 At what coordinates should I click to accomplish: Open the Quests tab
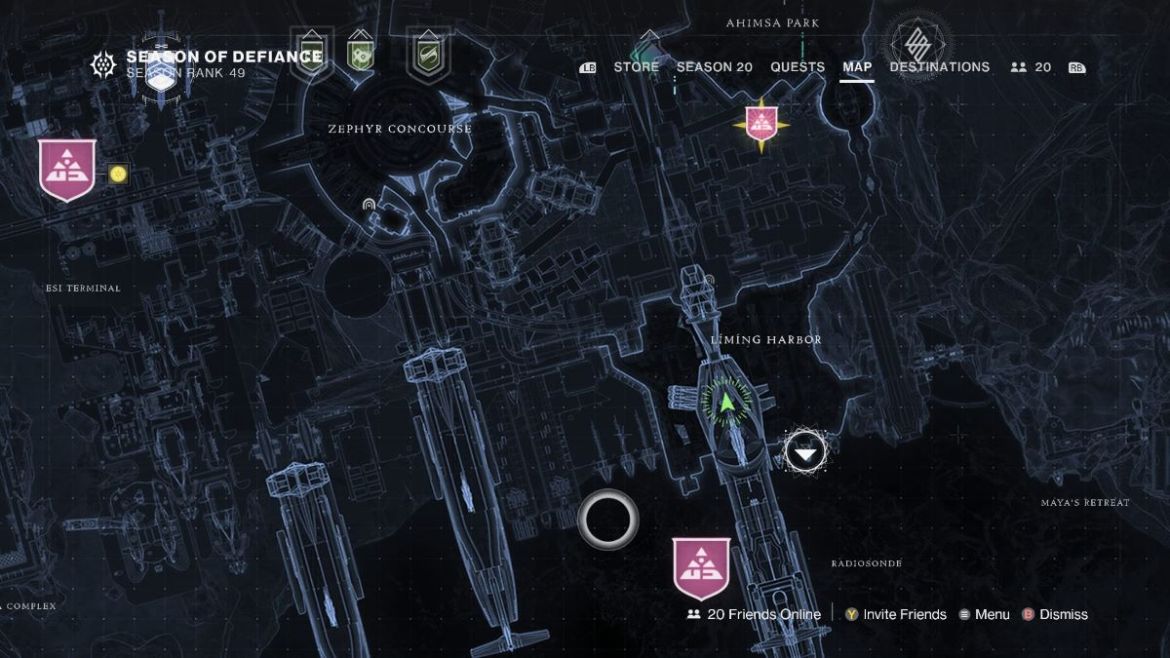coord(797,67)
